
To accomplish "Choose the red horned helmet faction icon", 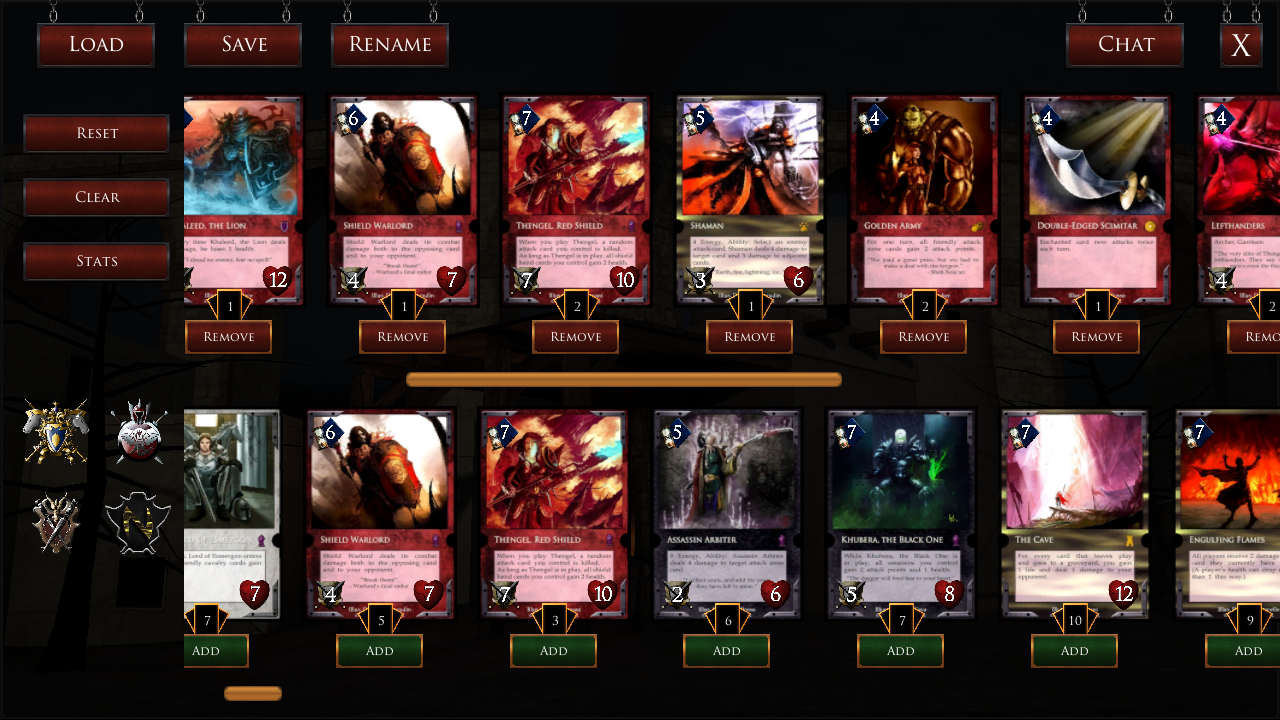I will (x=139, y=432).
